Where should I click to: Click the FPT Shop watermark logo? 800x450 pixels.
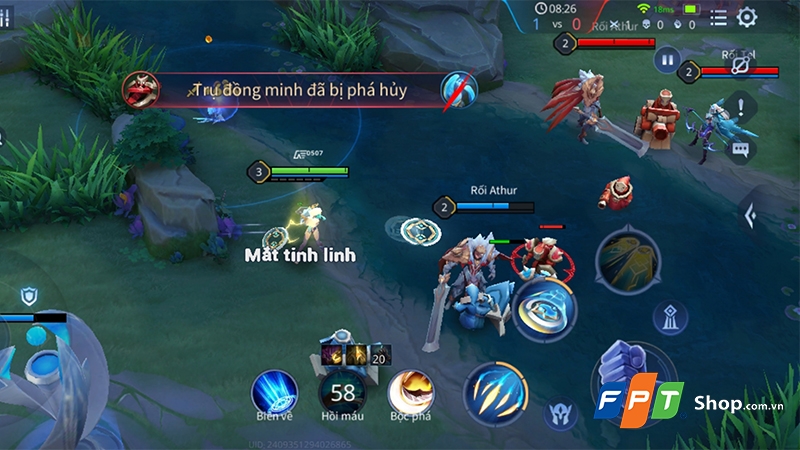pos(680,404)
